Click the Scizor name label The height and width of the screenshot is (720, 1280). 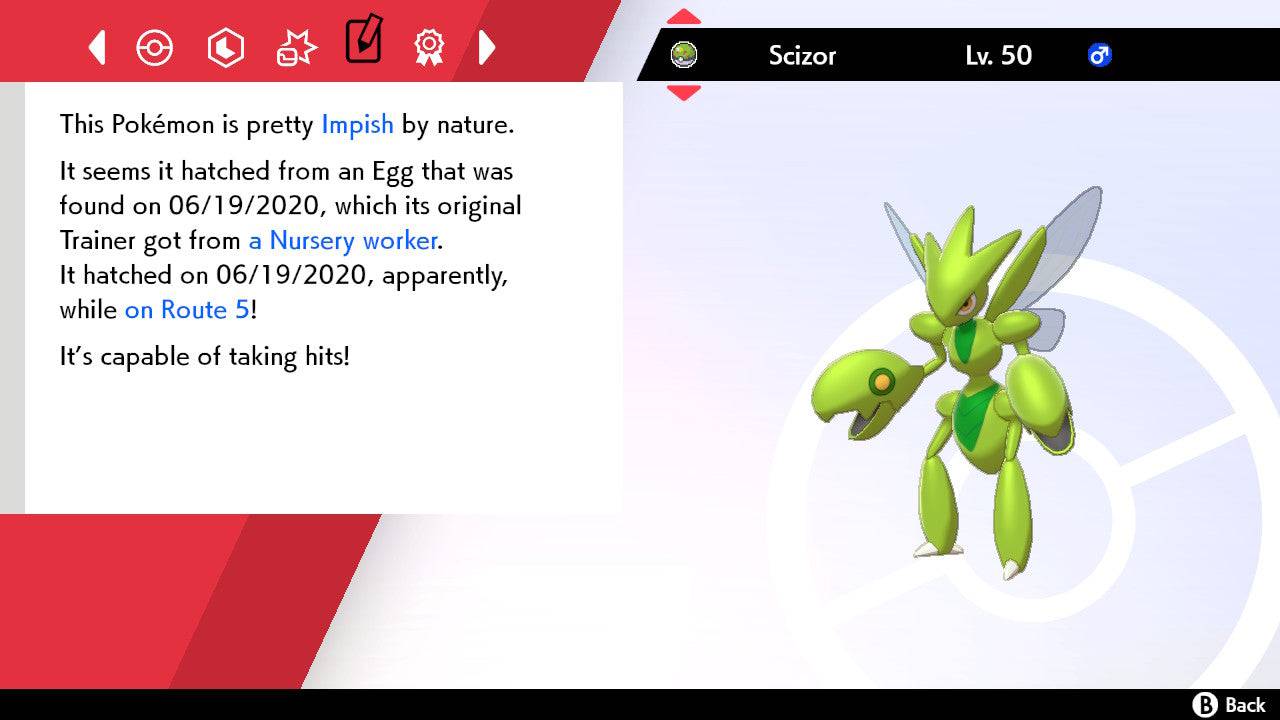[x=803, y=56]
